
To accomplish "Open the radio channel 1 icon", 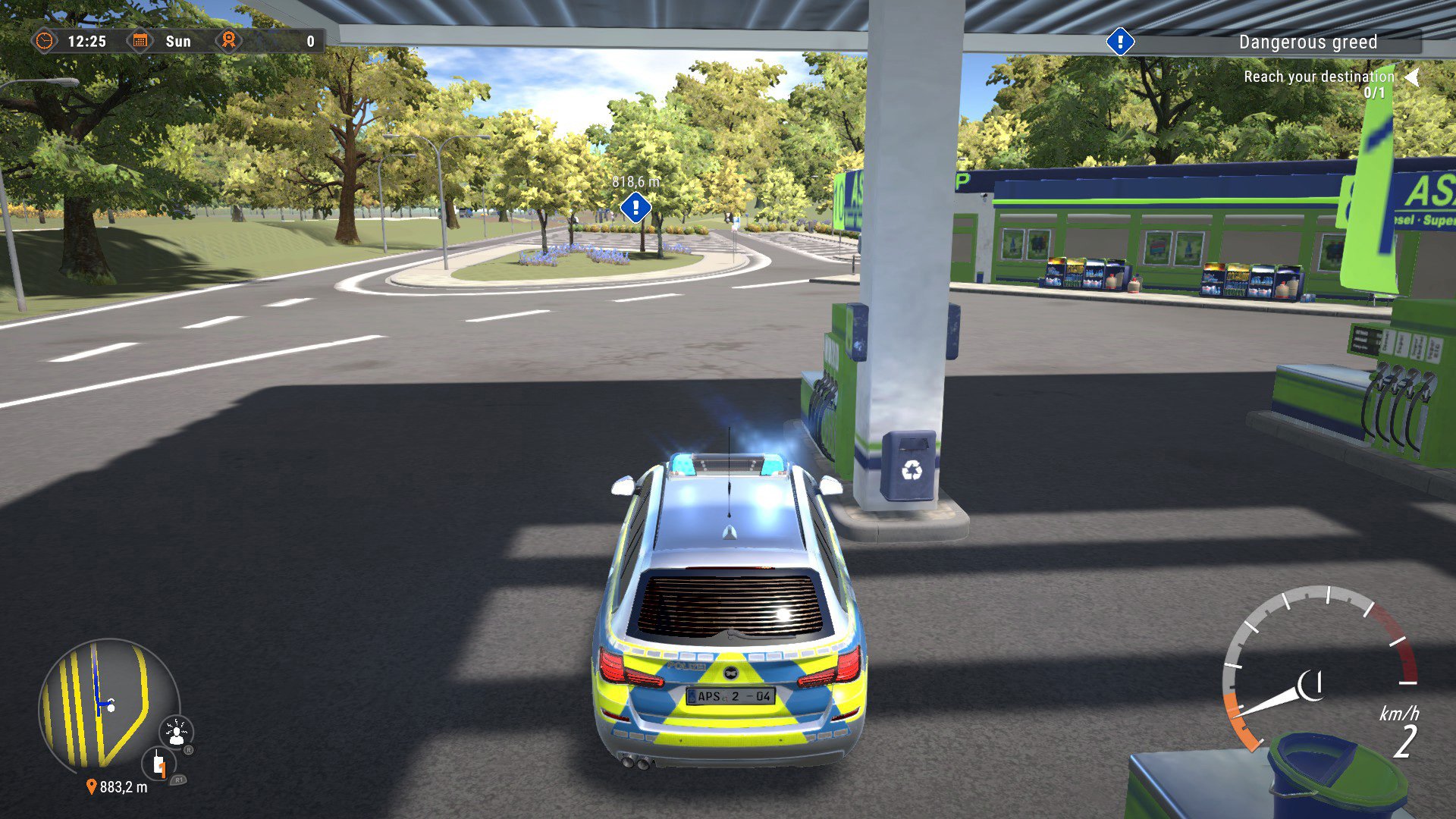I will coord(158,764).
